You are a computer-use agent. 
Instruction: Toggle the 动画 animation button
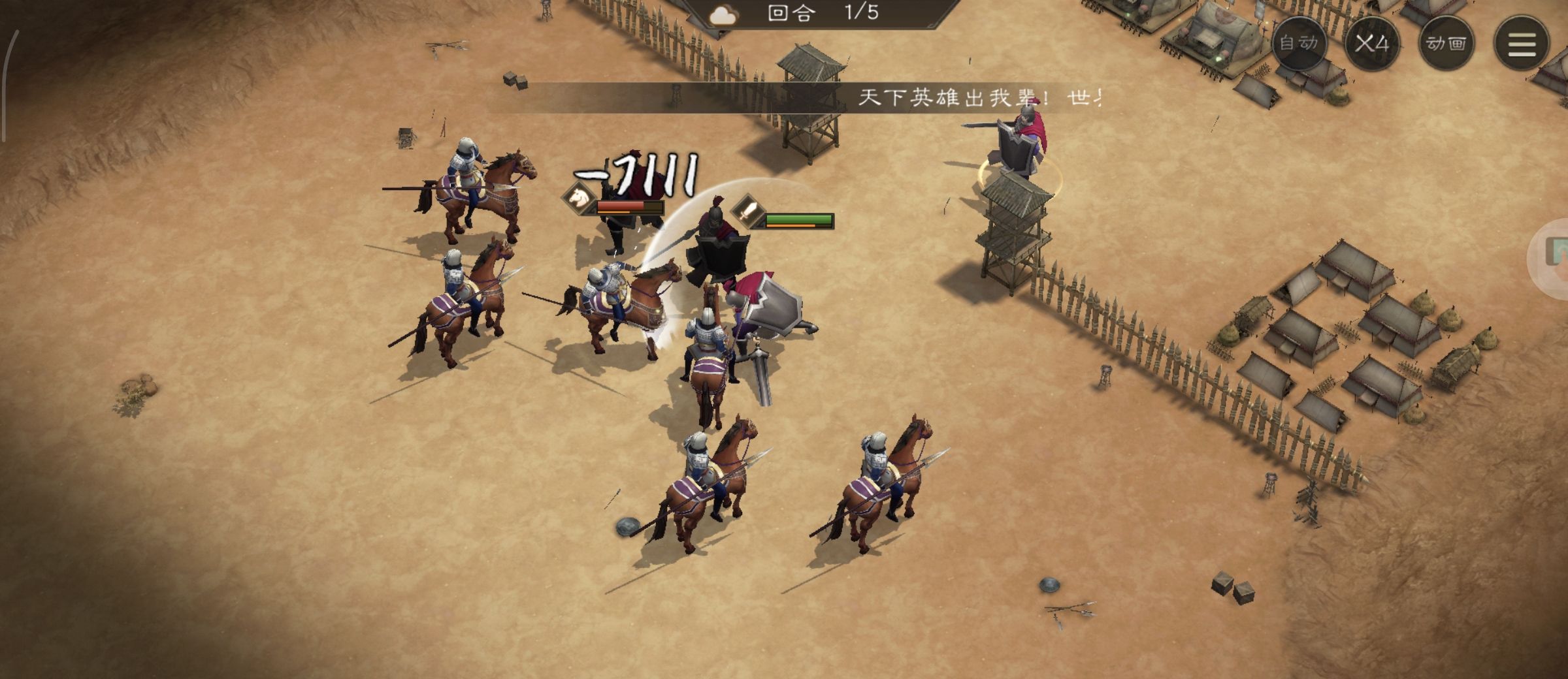1446,44
